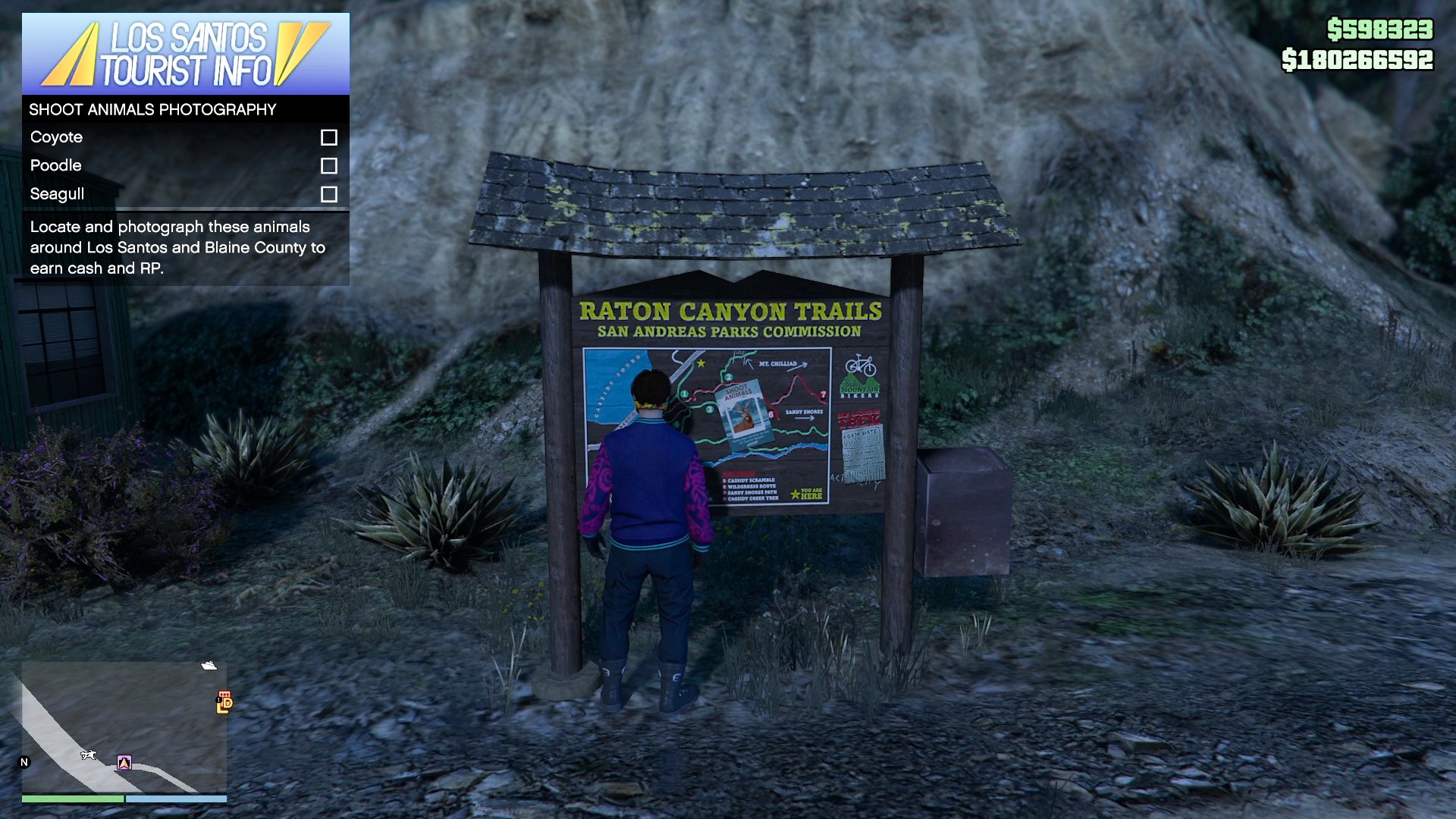Check the Coyote photography checkbox
This screenshot has width=1456, height=819.
click(329, 137)
